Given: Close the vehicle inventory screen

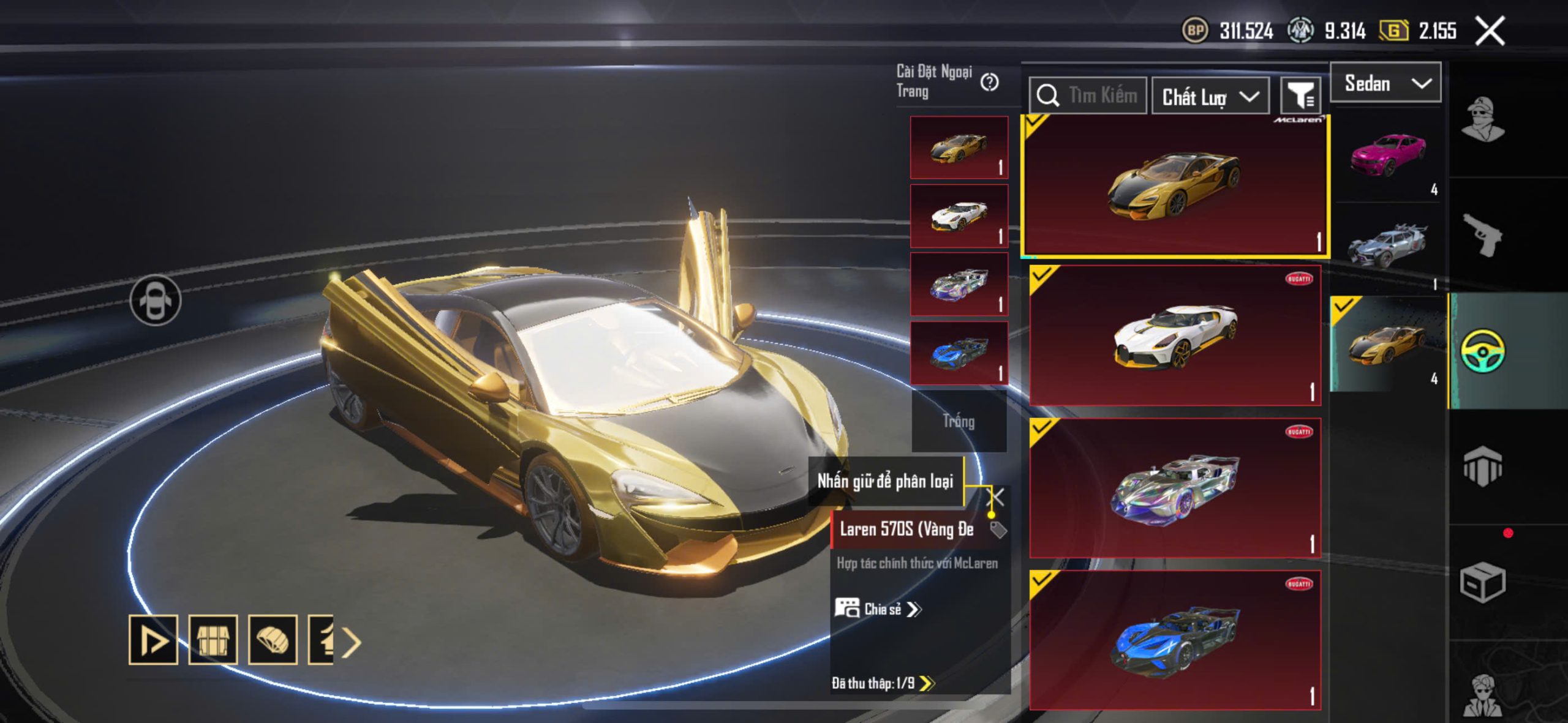Looking at the screenshot, I should pyautogui.click(x=1489, y=31).
